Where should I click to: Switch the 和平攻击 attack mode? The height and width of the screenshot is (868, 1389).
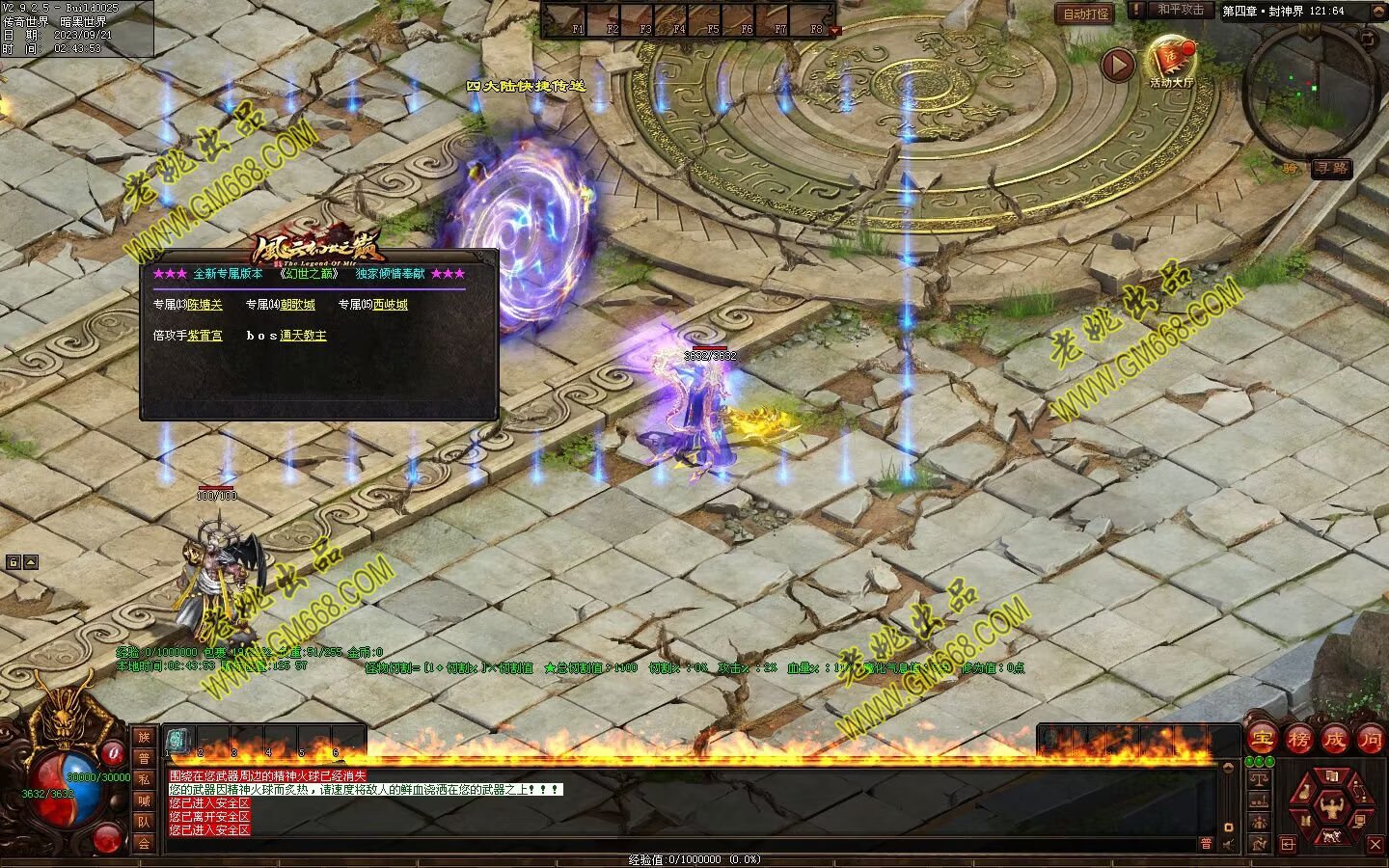coord(1180,10)
